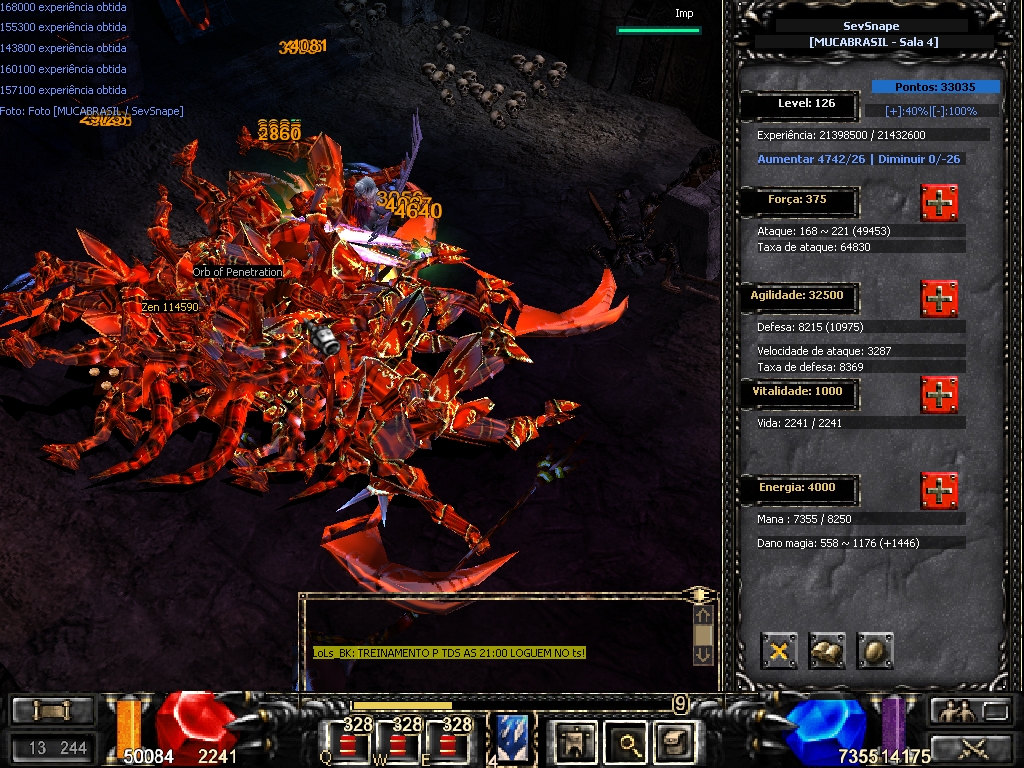Raise Vitalidade using the plus button
Viewport: 1024px width, 768px height.
click(x=939, y=395)
